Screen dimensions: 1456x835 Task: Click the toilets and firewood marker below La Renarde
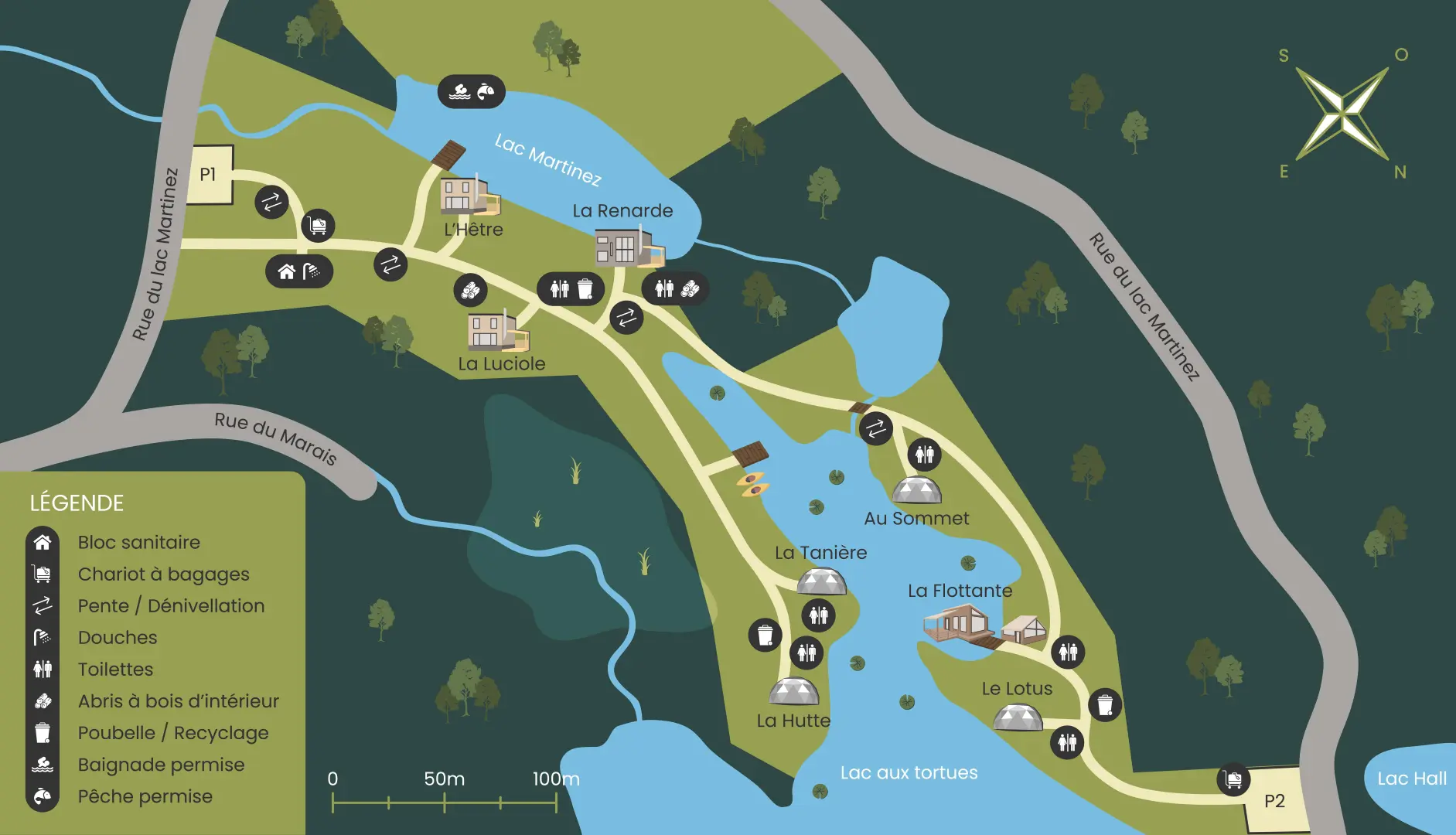pos(676,289)
